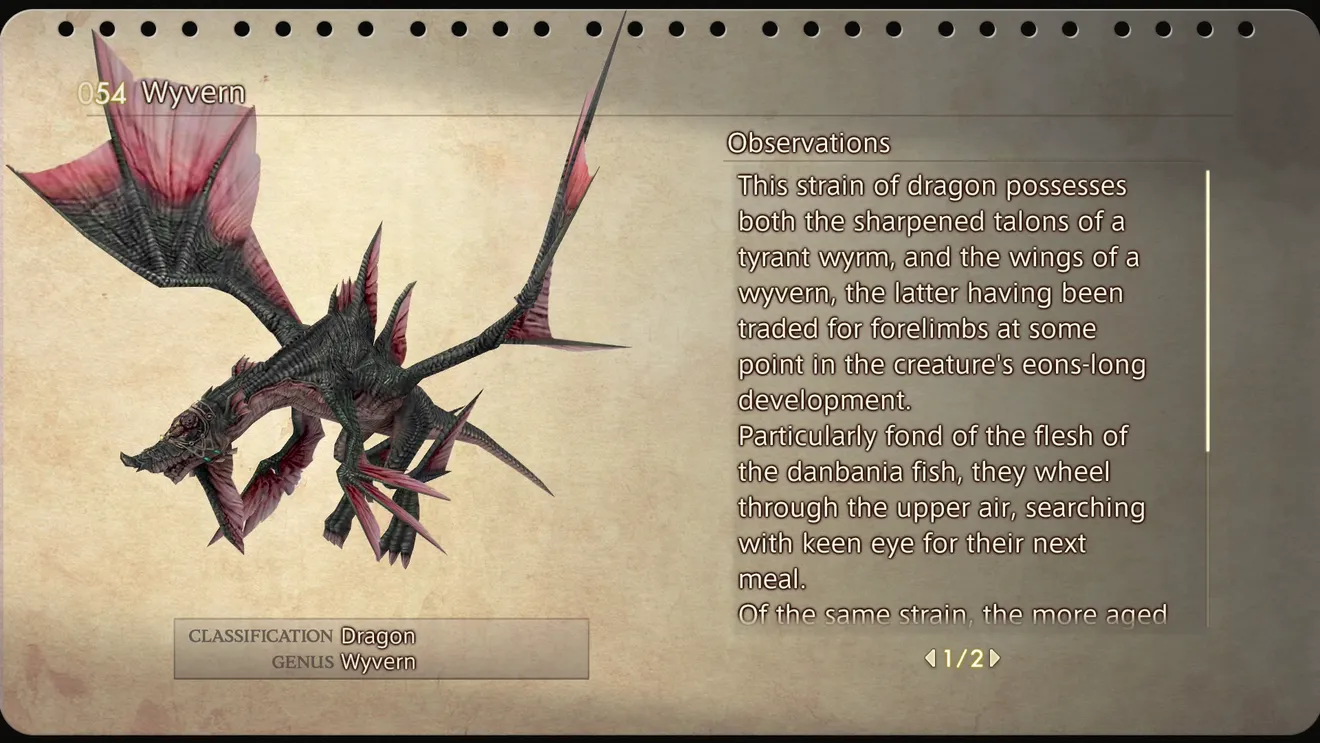Go to the previous bestiary page arrow
The height and width of the screenshot is (743, 1320).
tap(930, 658)
